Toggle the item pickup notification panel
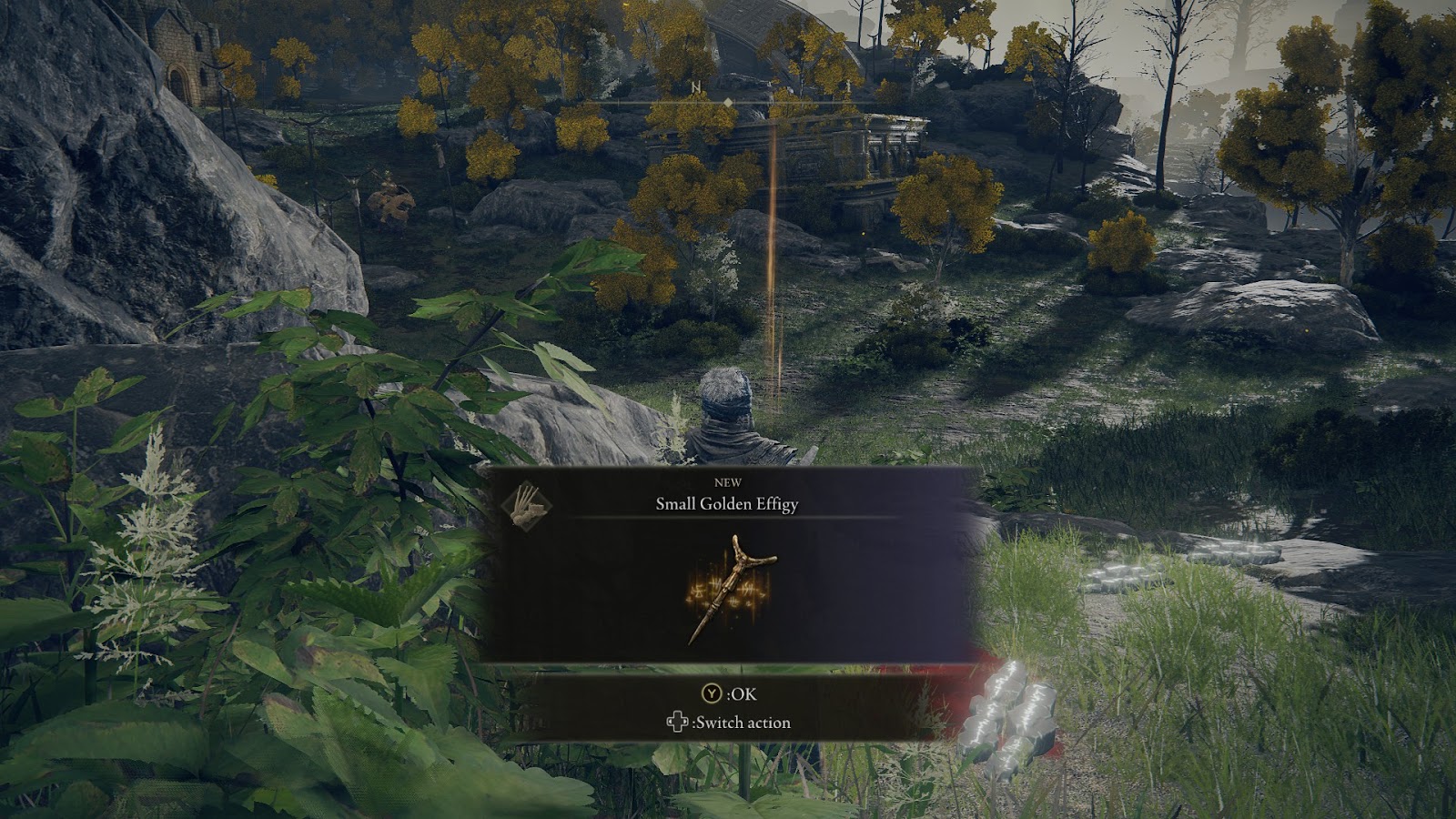The height and width of the screenshot is (819, 1456). pos(728,564)
